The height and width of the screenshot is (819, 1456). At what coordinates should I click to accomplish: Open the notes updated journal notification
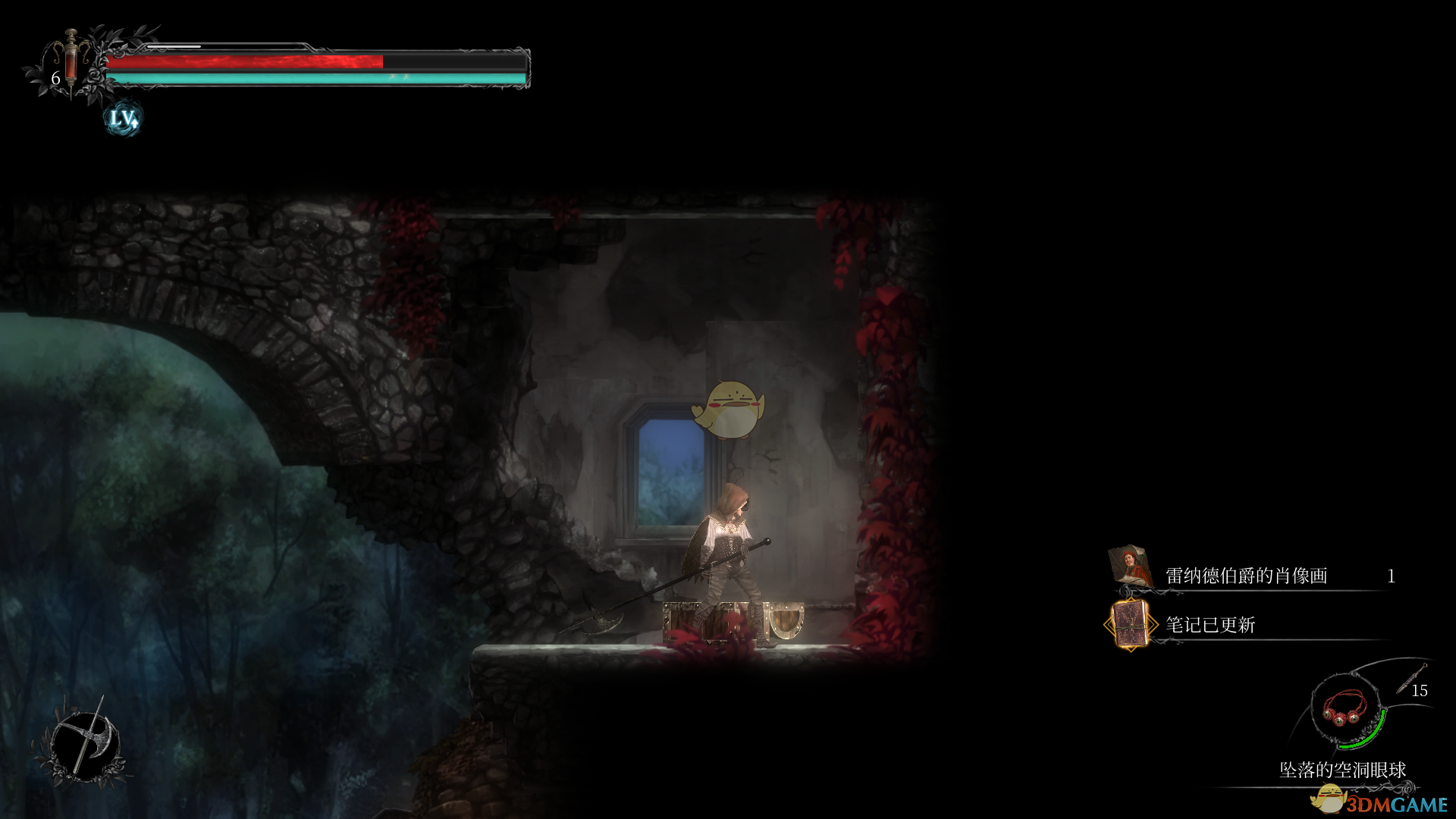click(1210, 625)
